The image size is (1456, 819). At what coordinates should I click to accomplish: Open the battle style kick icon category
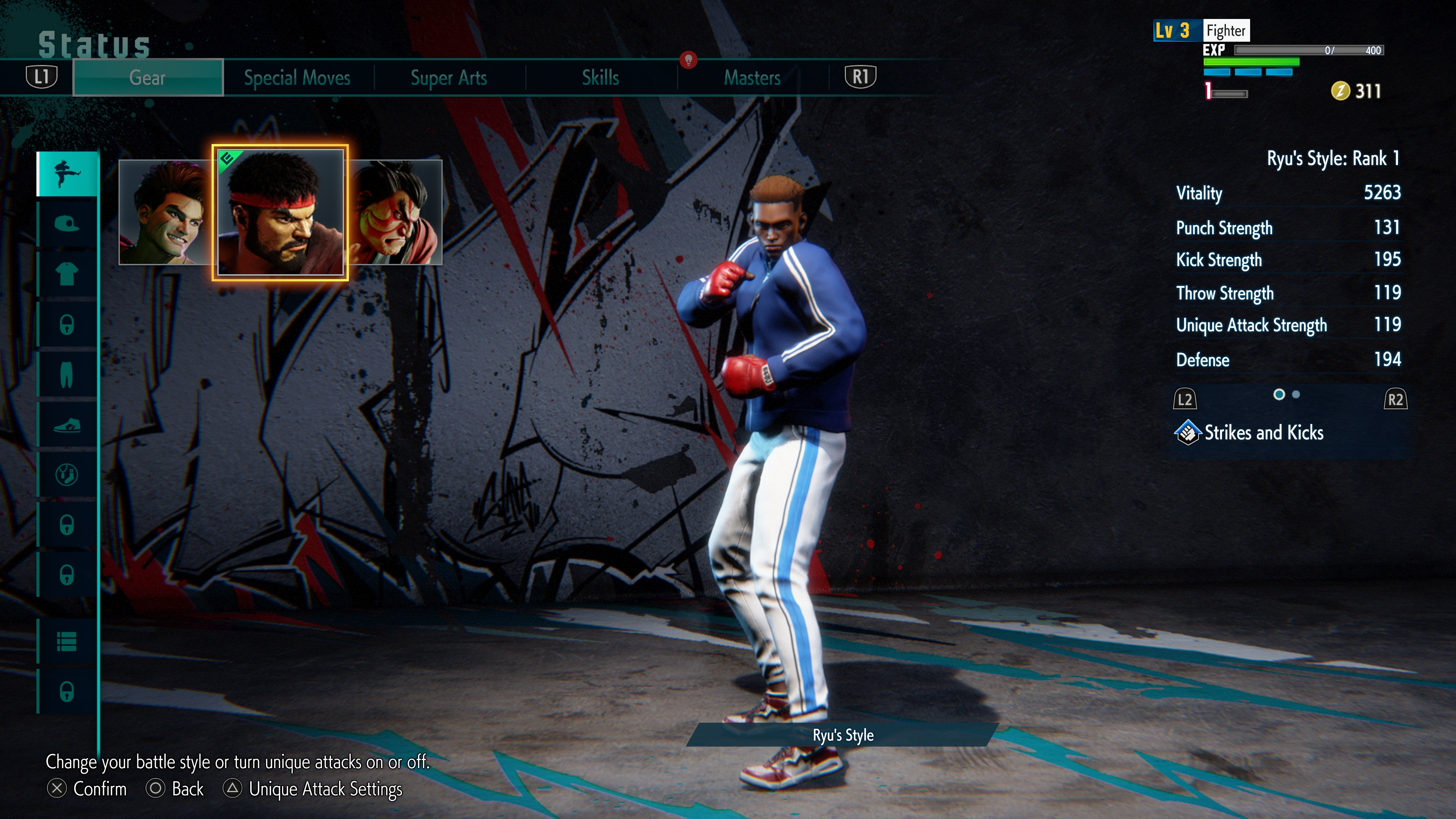(x=67, y=174)
